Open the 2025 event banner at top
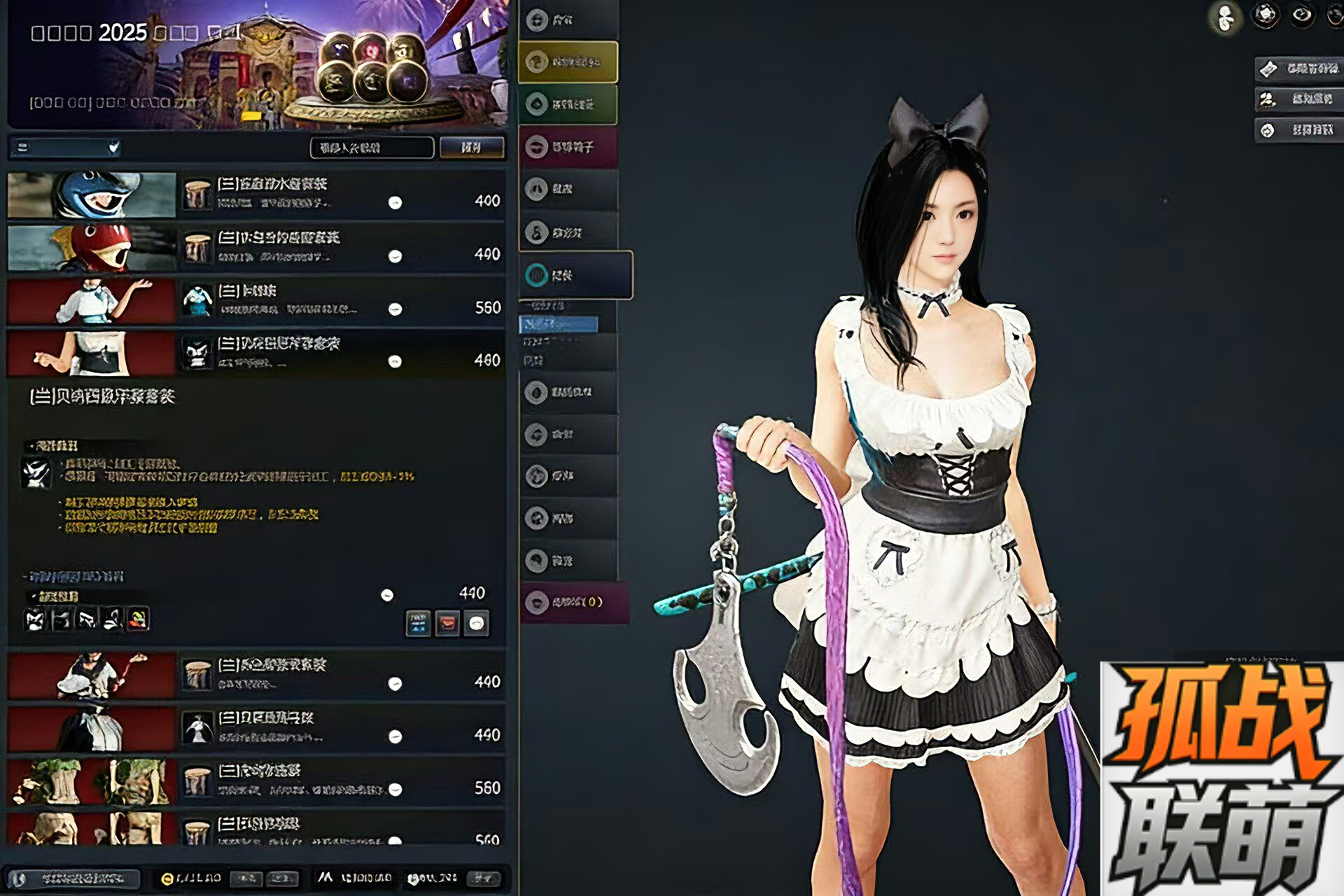The width and height of the screenshot is (1344, 896). click(x=256, y=64)
